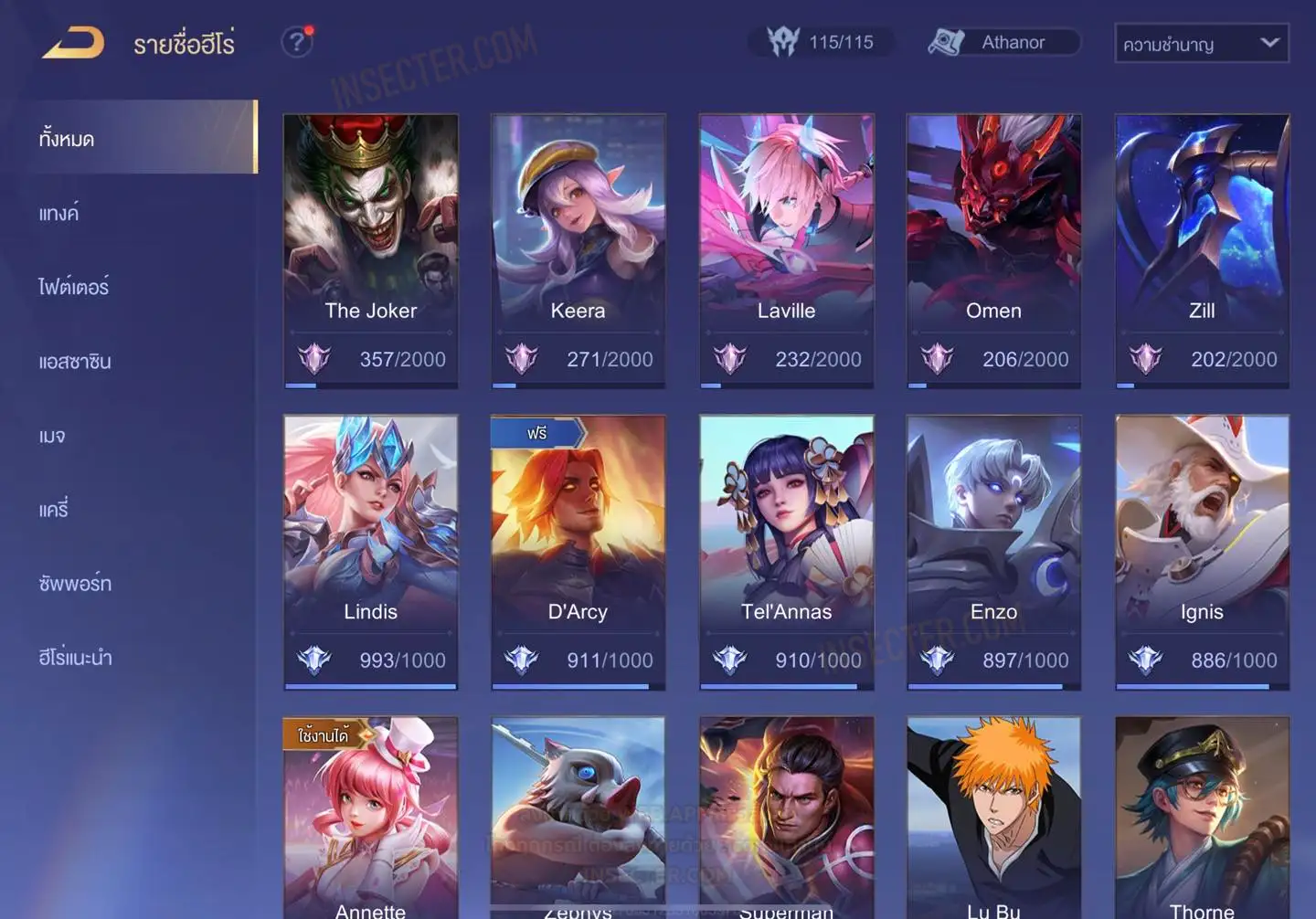Viewport: 1316px width, 919px height.
Task: Select the เมจ category tab
Action: coord(52,435)
